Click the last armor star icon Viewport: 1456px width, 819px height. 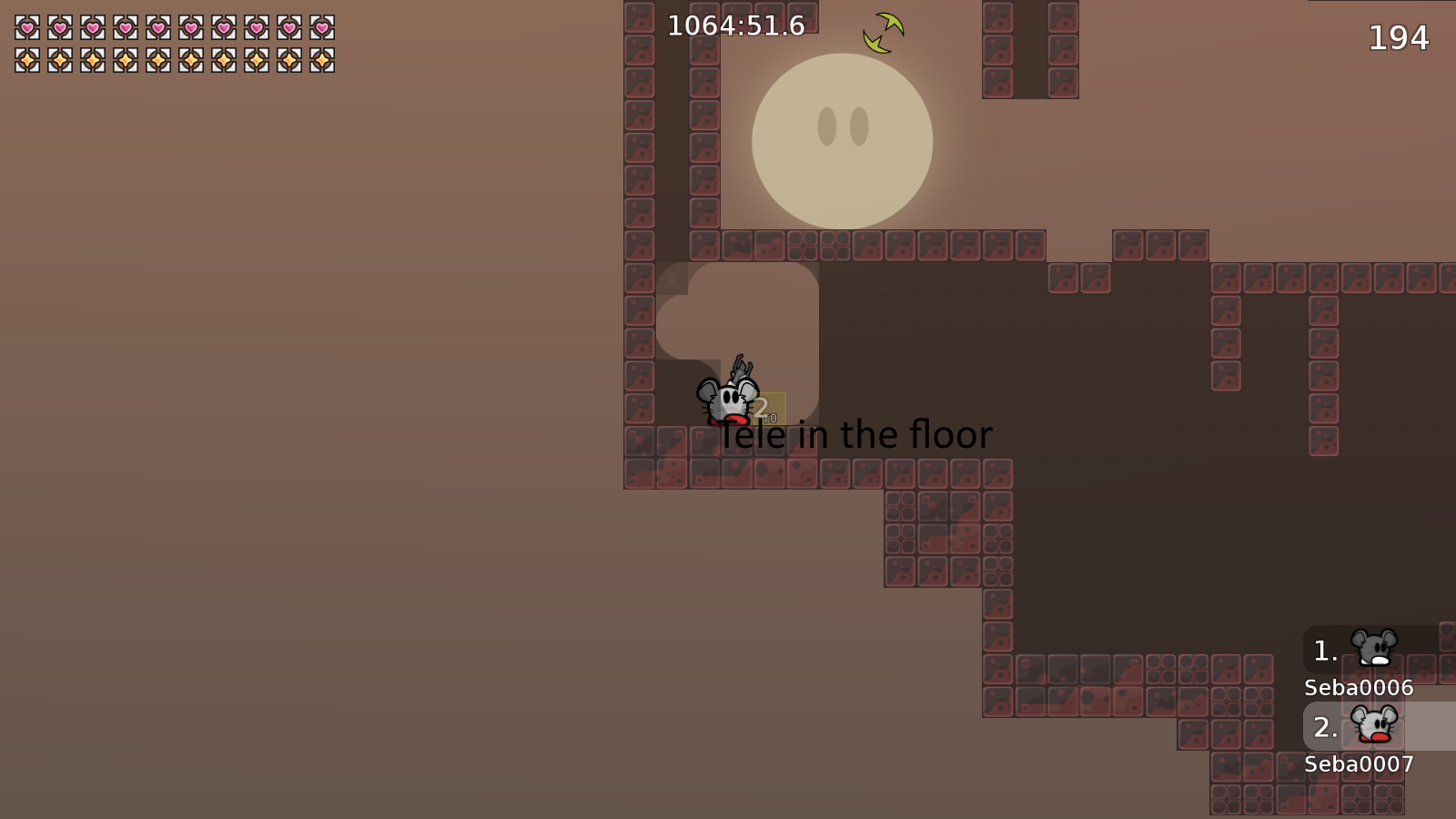click(324, 62)
